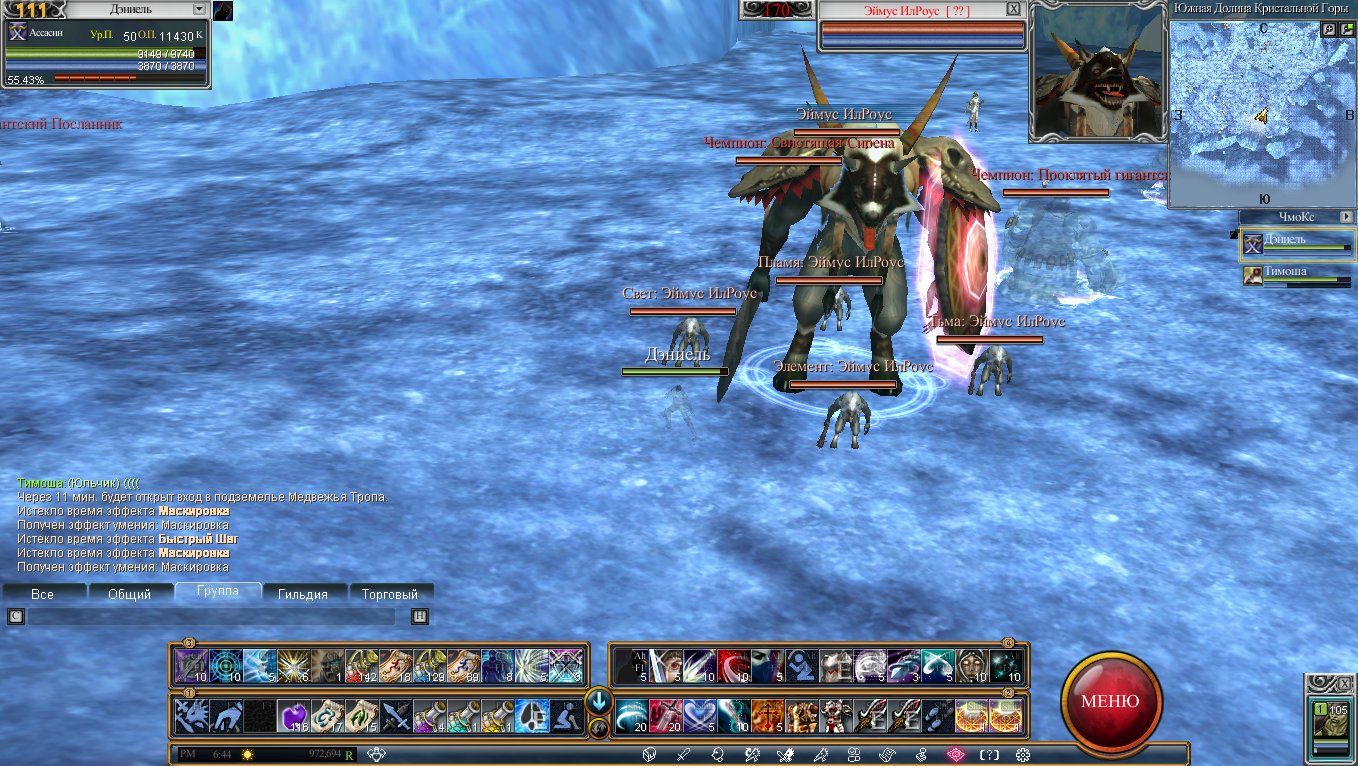
Task: Click the [?] help icon
Action: (989, 755)
